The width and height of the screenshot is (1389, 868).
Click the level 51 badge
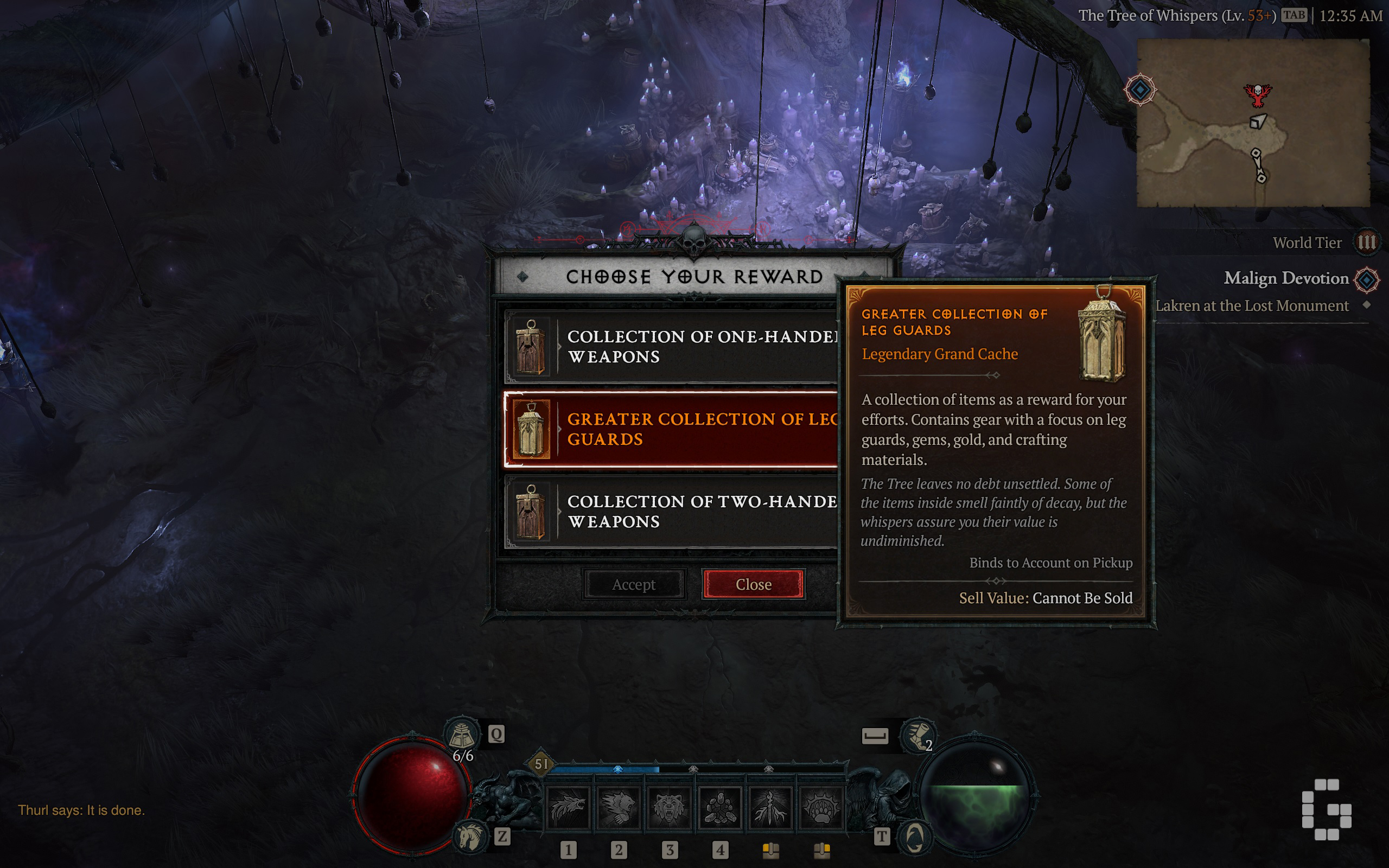click(x=540, y=764)
